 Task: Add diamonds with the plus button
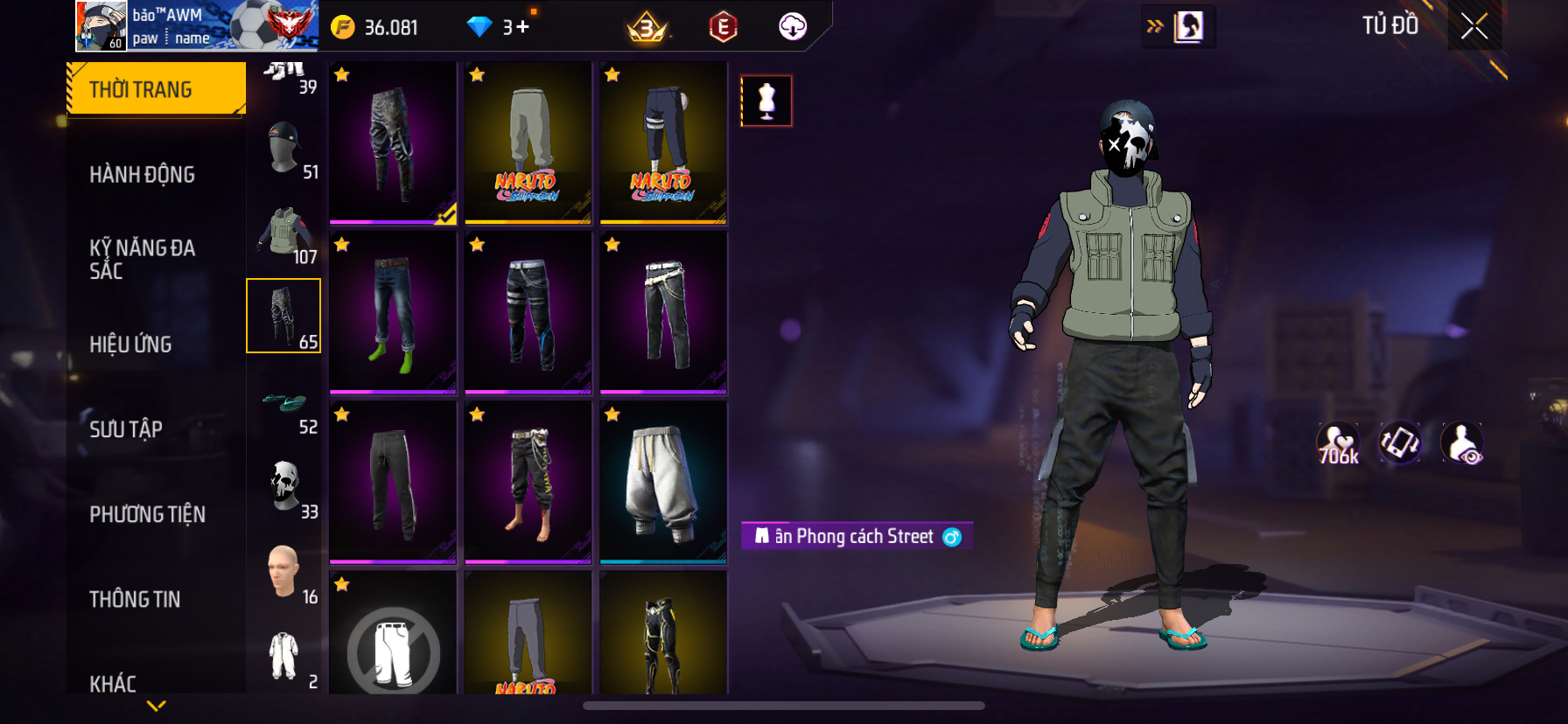coord(523,27)
